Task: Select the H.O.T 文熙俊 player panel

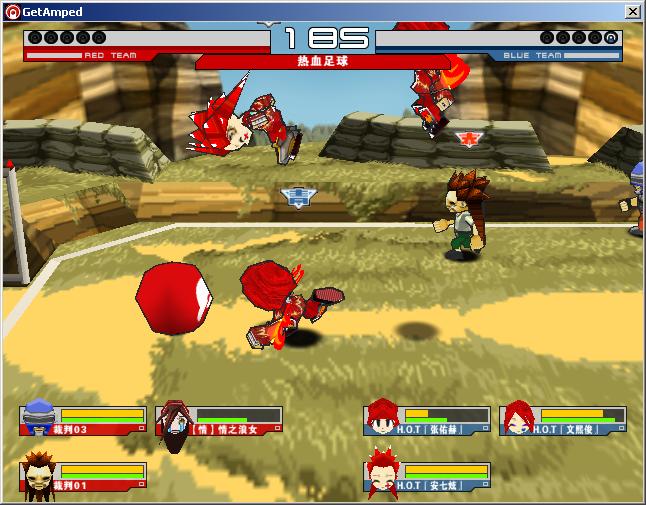Action: 563,420
